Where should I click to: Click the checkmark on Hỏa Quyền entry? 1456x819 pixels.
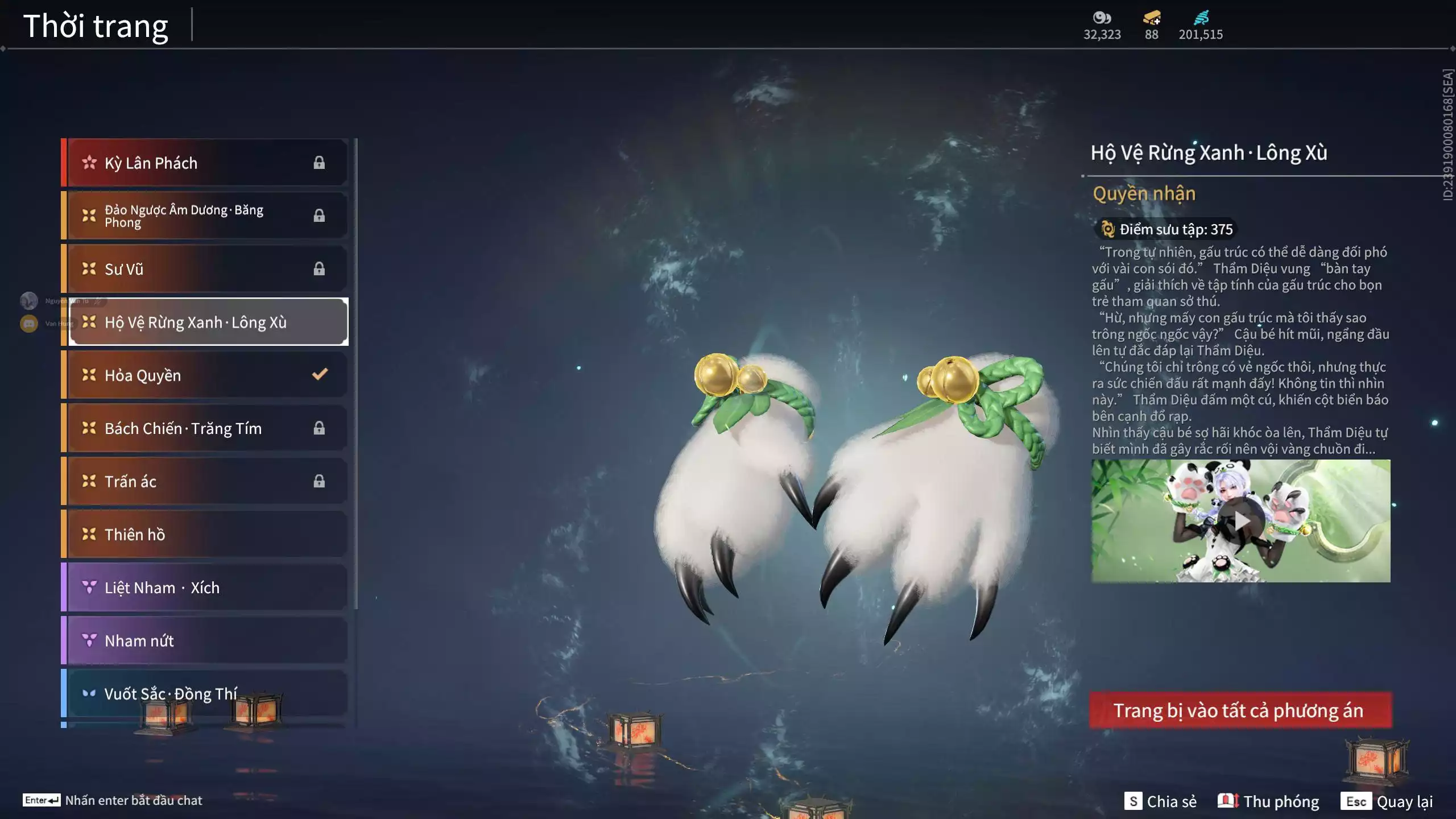click(320, 374)
